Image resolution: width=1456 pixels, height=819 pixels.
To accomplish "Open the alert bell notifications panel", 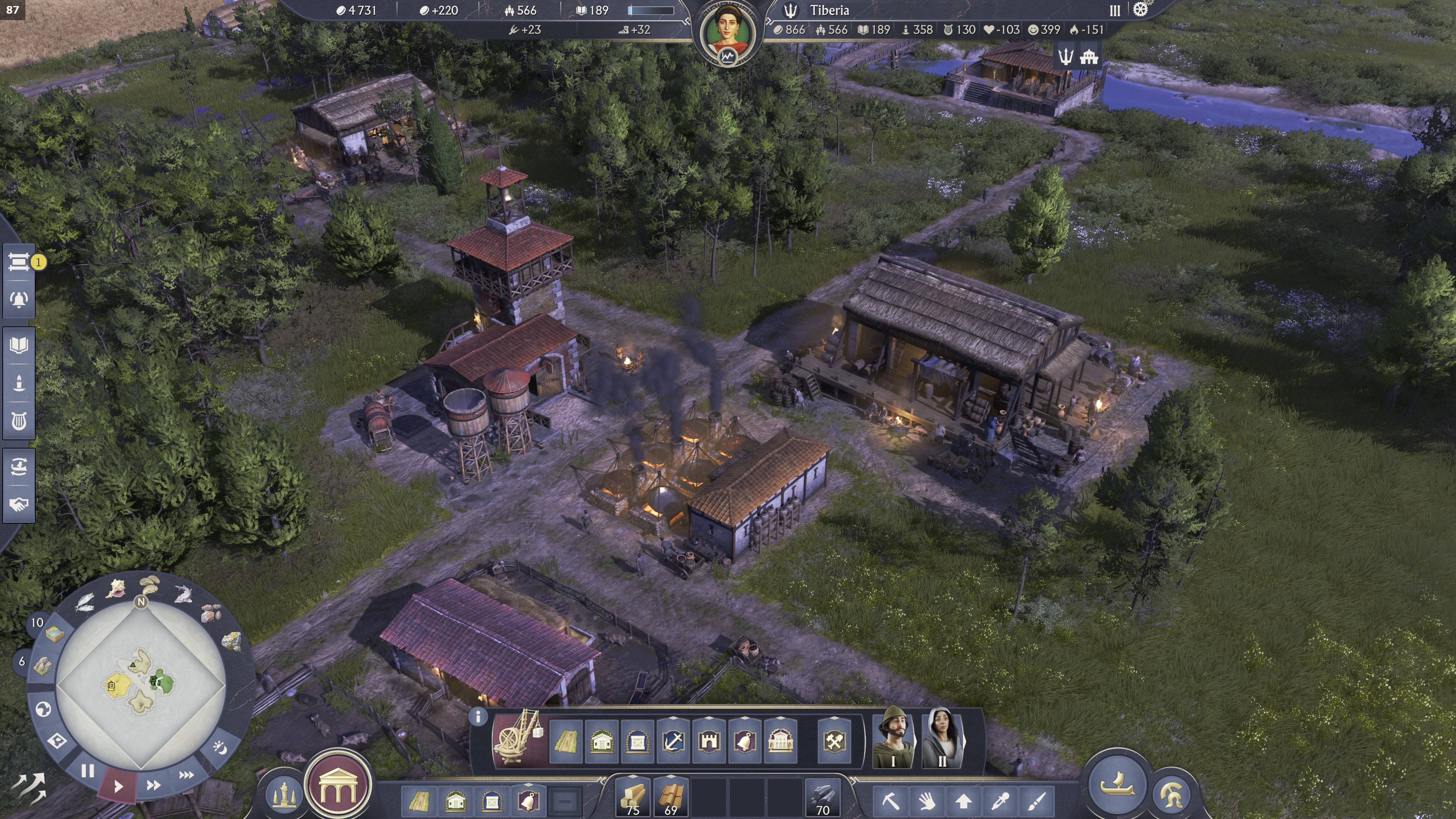I will [x=19, y=299].
